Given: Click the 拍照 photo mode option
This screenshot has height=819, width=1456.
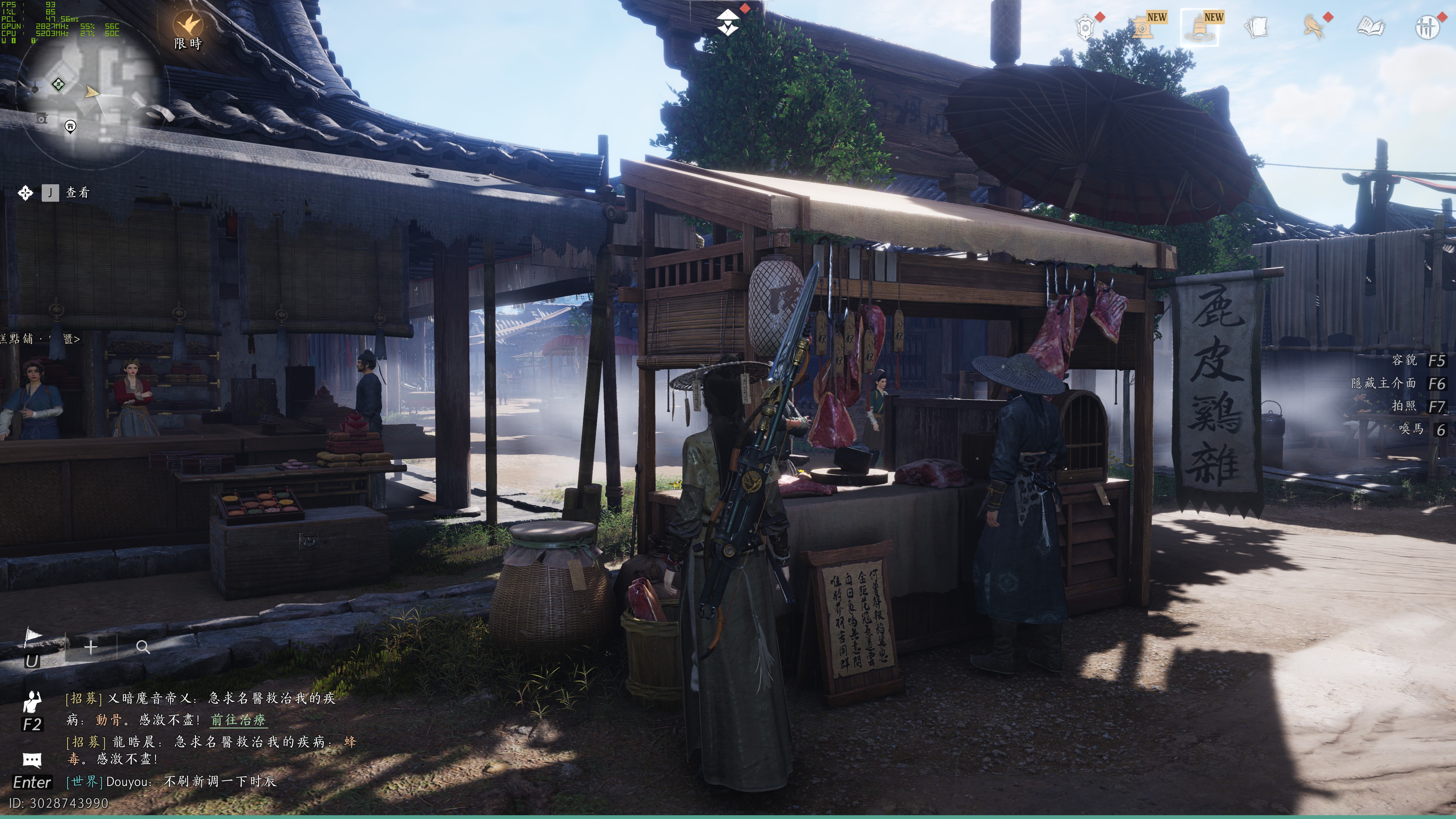Looking at the screenshot, I should (1404, 406).
